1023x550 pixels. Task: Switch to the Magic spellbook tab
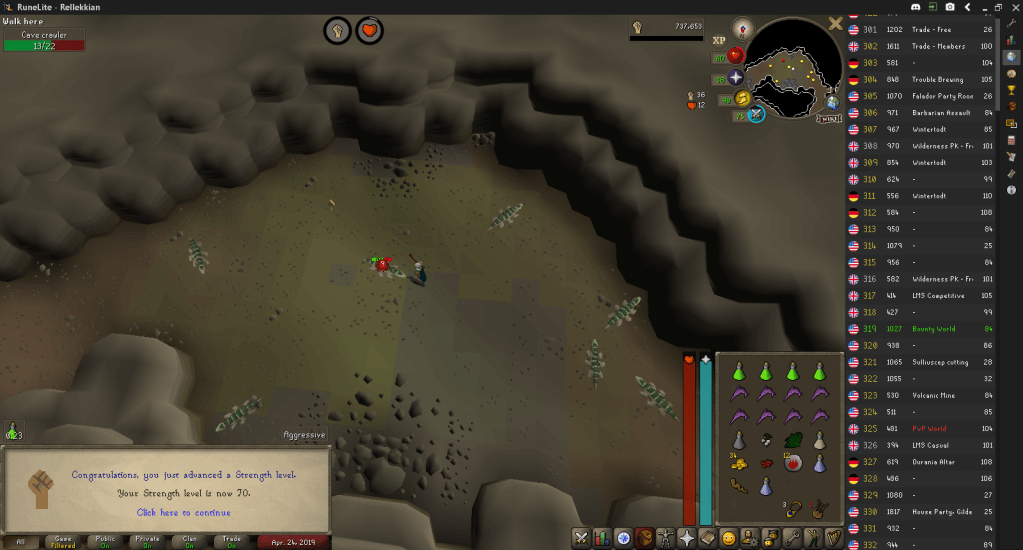[708, 538]
